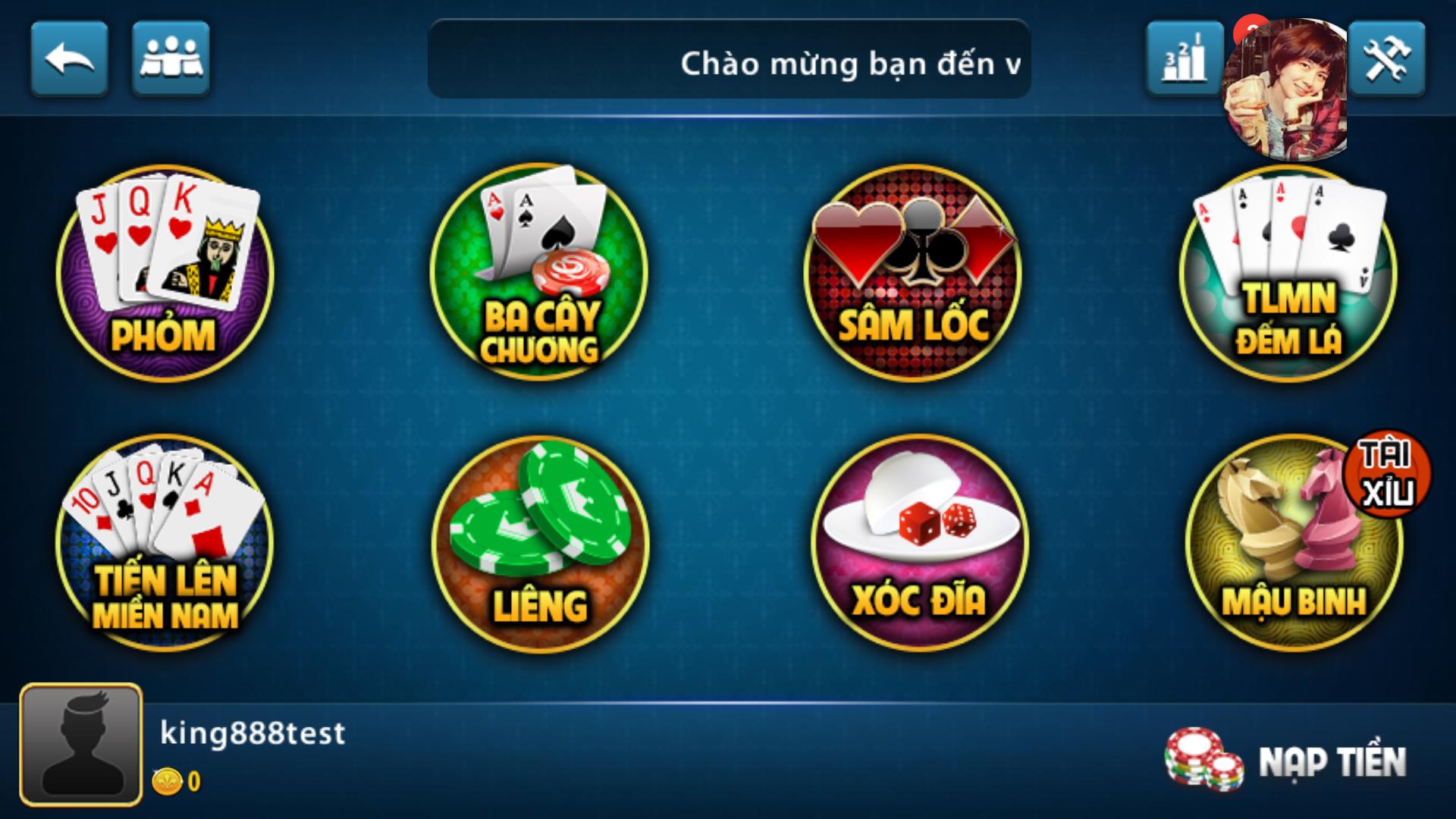Open the leaderboard rankings
This screenshot has width=1456, height=819.
click(1185, 58)
